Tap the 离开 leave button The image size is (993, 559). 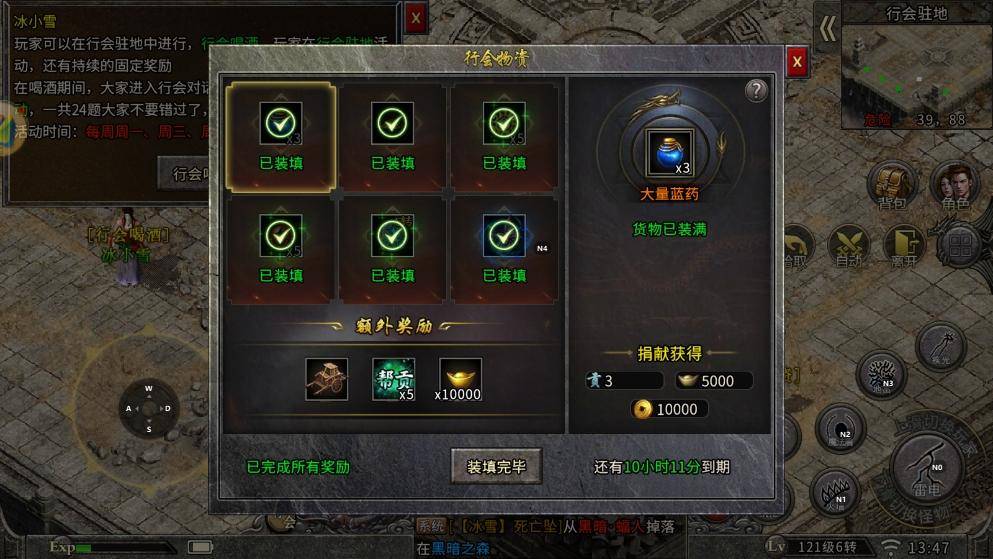pyautogui.click(x=904, y=246)
